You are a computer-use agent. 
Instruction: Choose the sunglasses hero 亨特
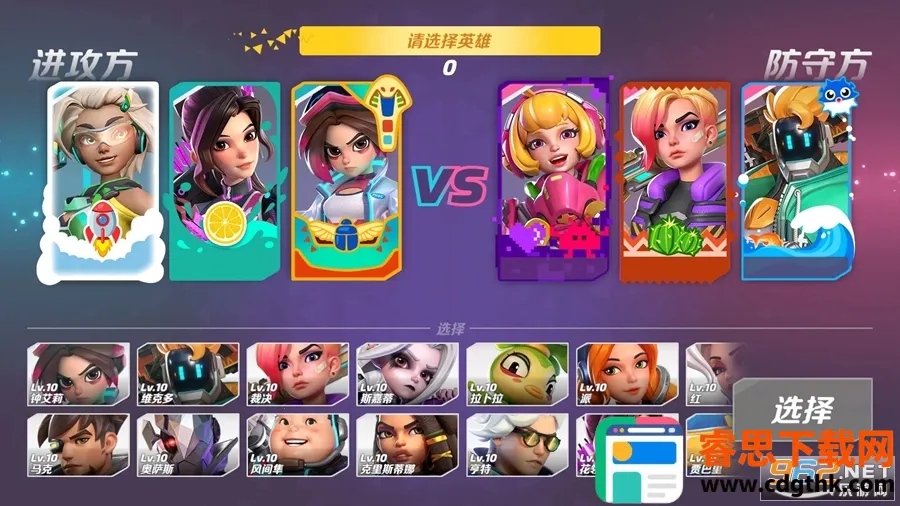[x=517, y=444]
